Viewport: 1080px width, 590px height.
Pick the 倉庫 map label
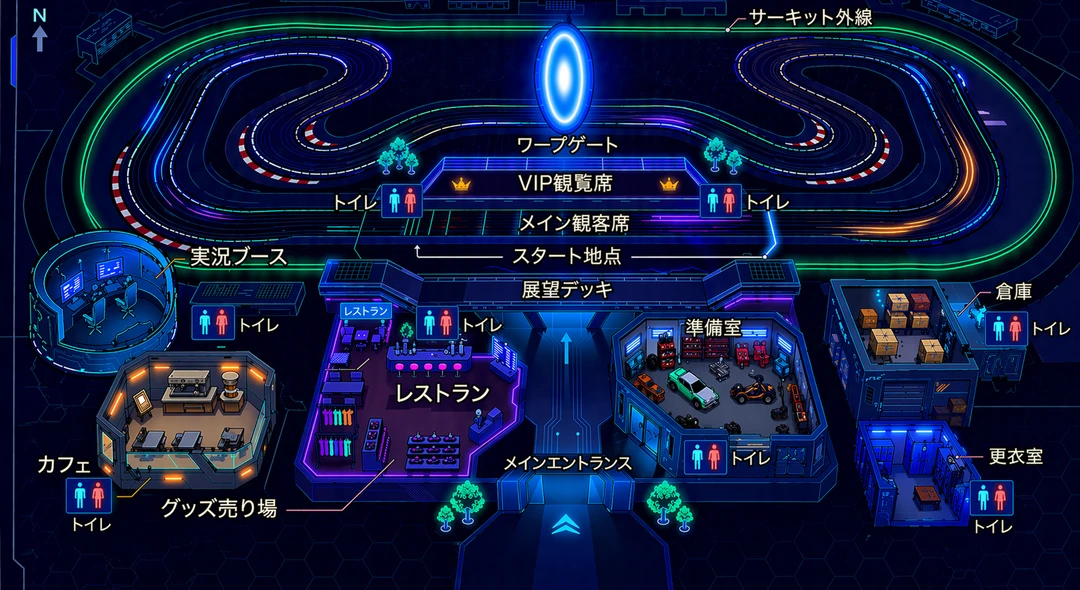tap(1013, 291)
